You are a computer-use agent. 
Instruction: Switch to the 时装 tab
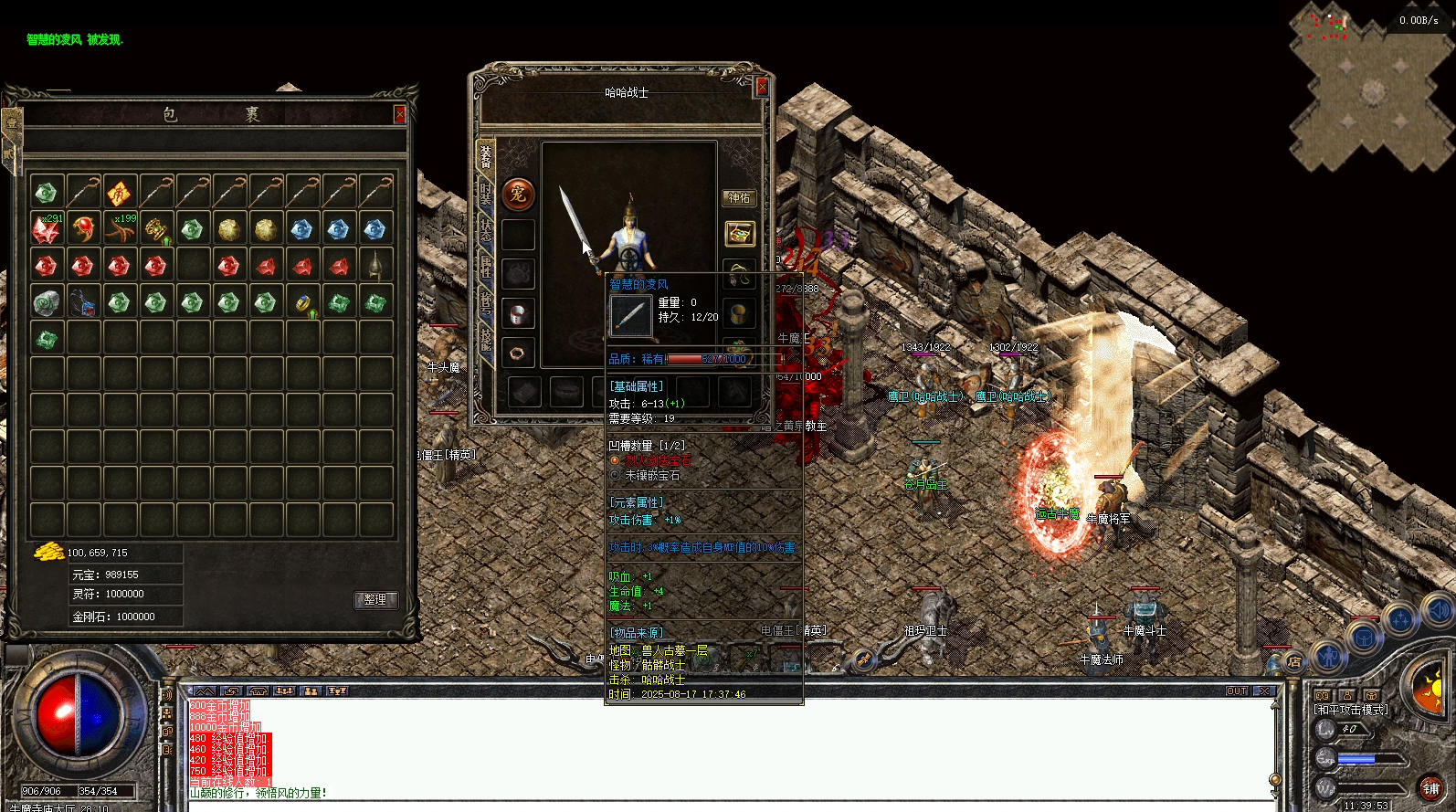click(x=486, y=195)
